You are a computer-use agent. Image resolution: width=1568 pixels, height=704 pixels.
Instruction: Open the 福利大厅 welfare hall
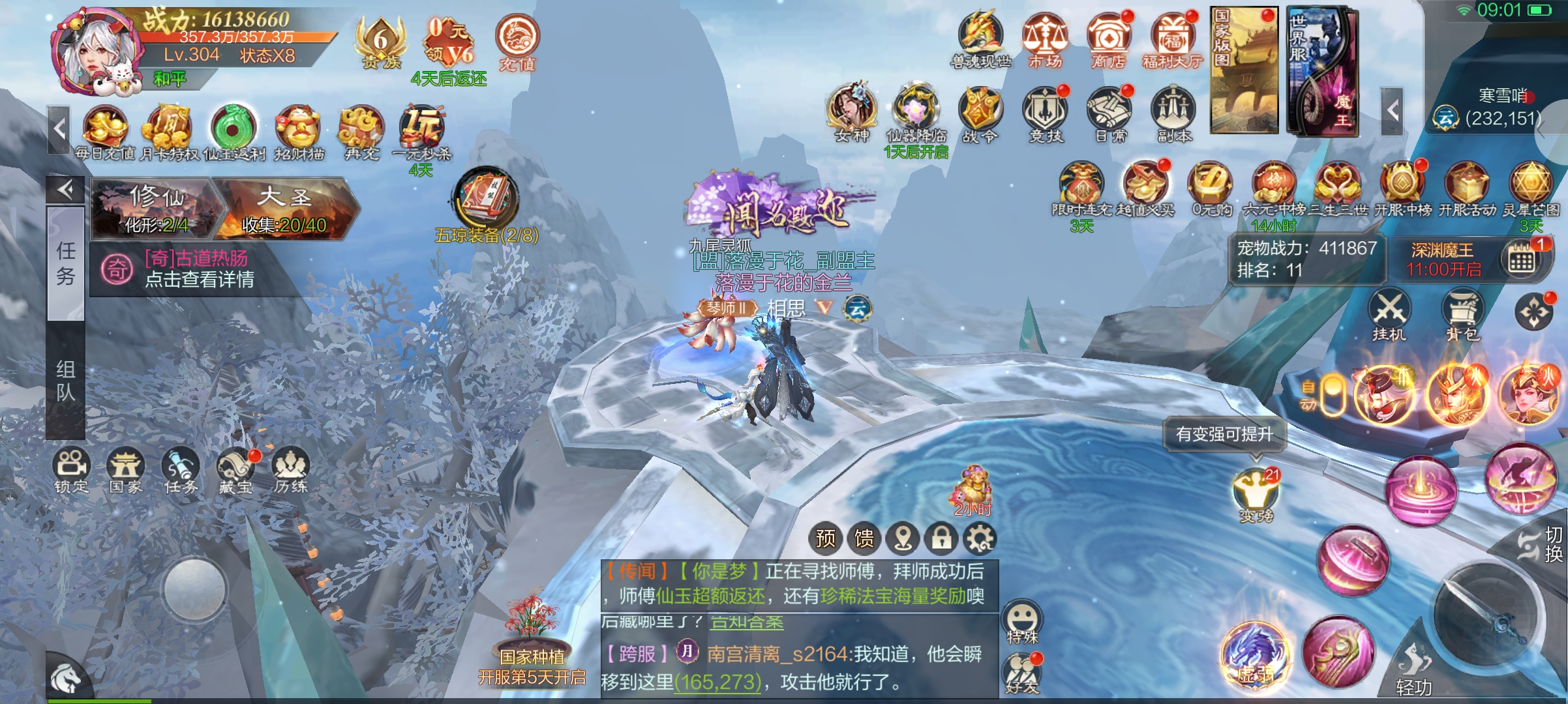click(1172, 39)
